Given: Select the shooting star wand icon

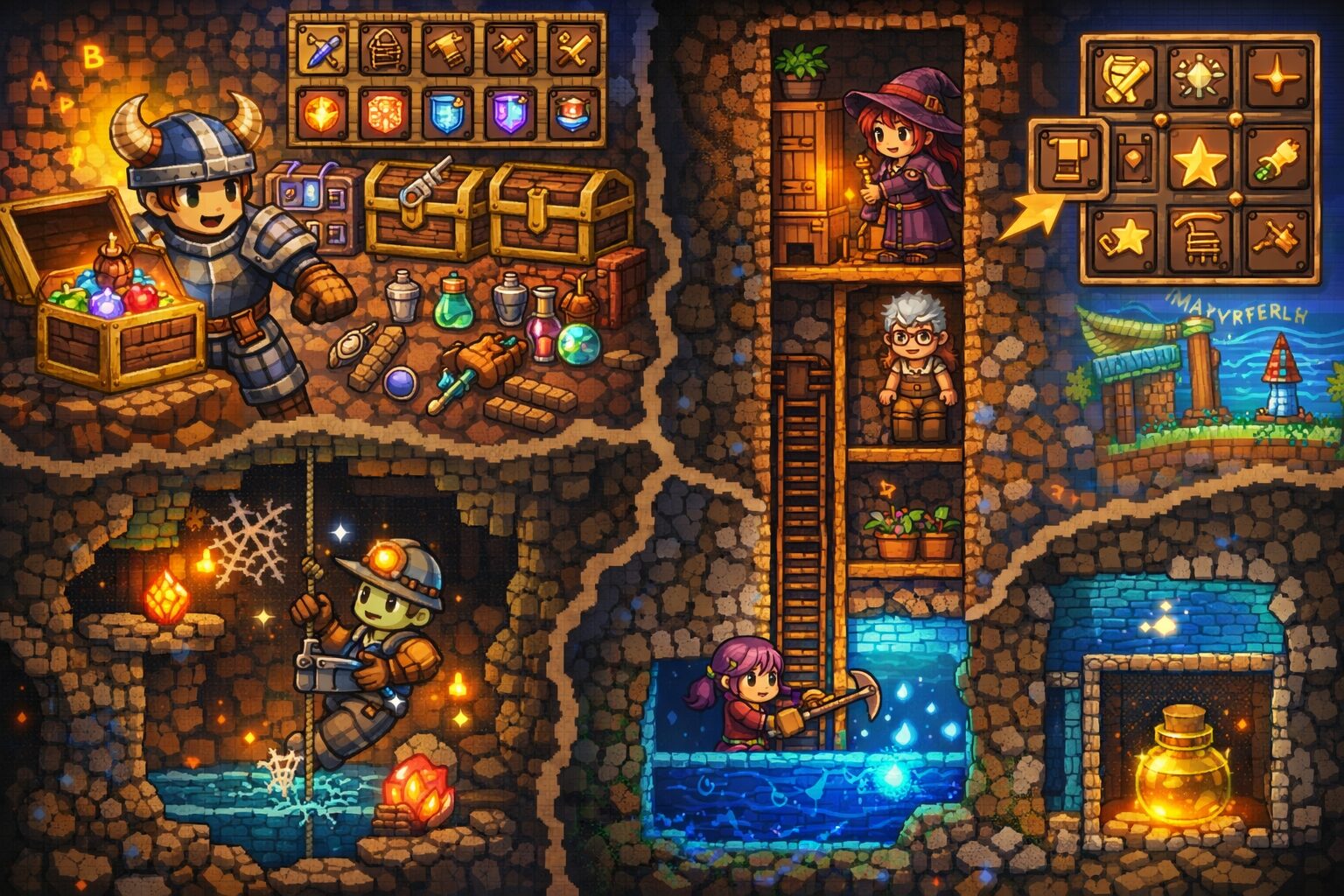Looking at the screenshot, I should [1123, 236].
